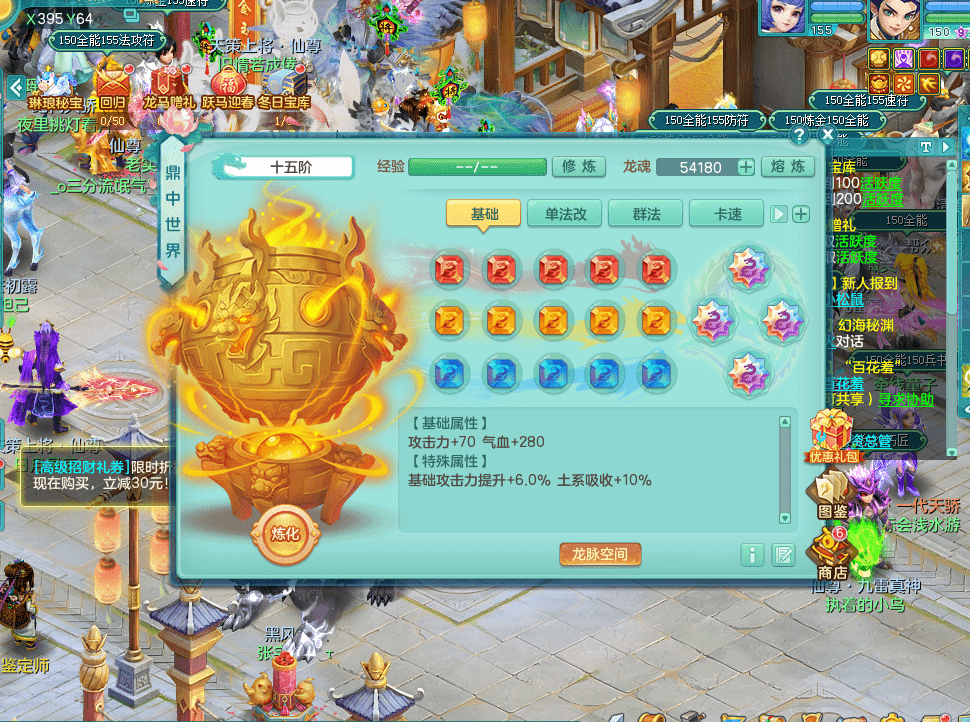The image size is (970, 722).
Task: Open the 图鉴 codex
Action: tap(832, 495)
